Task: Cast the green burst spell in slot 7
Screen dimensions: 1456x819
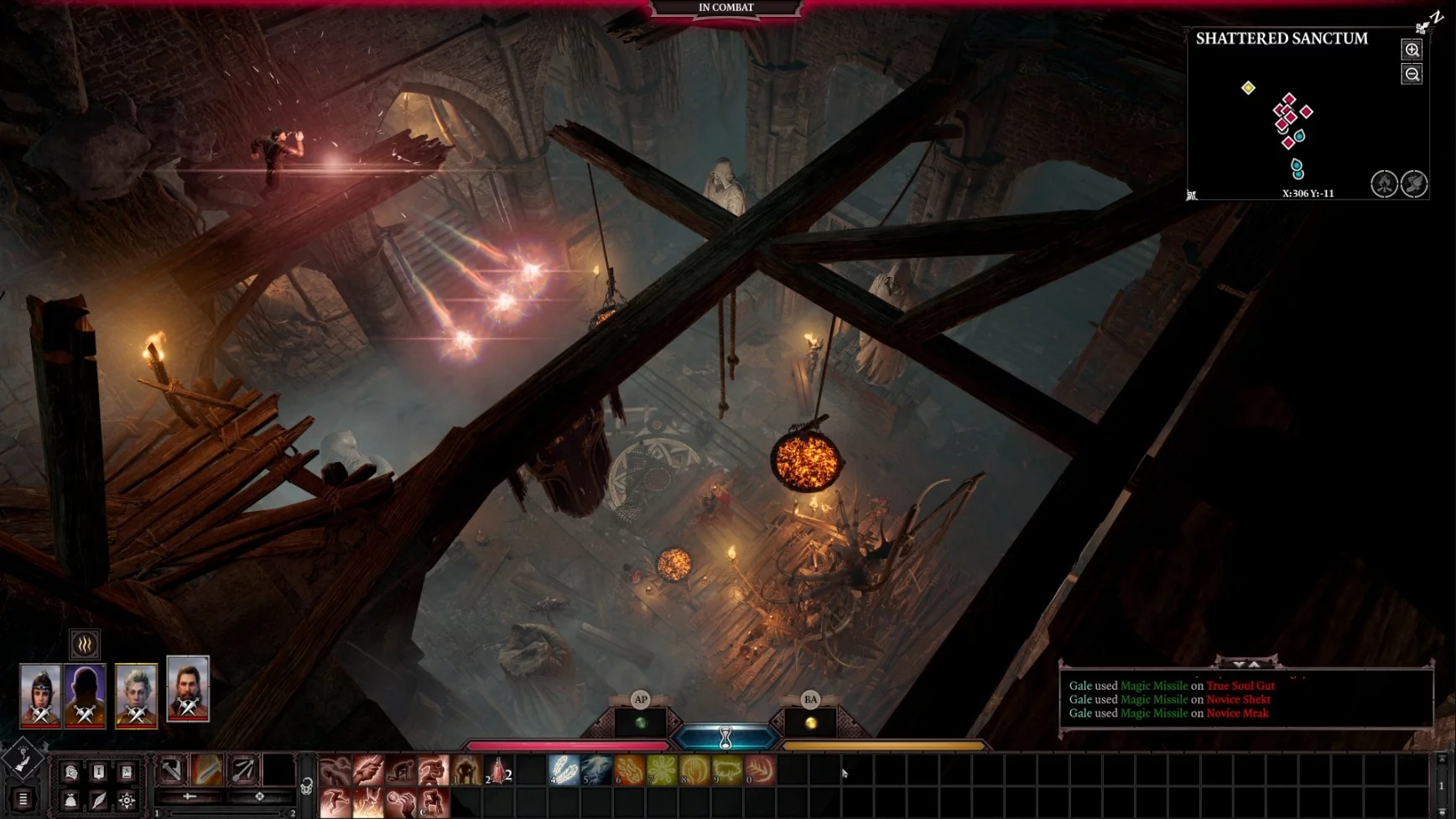Action: (x=662, y=770)
